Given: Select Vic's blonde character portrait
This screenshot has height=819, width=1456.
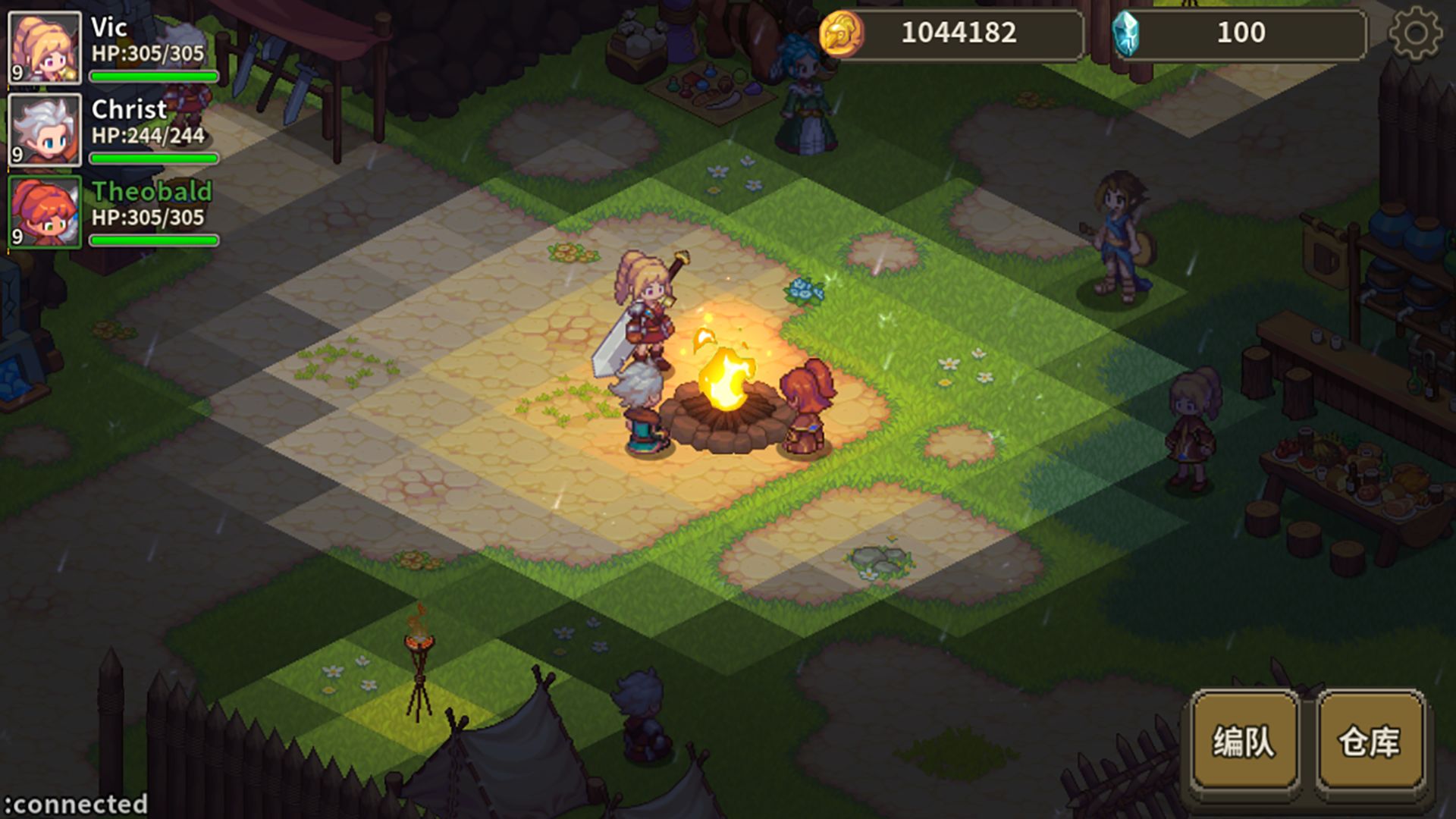Looking at the screenshot, I should pyautogui.click(x=45, y=48).
